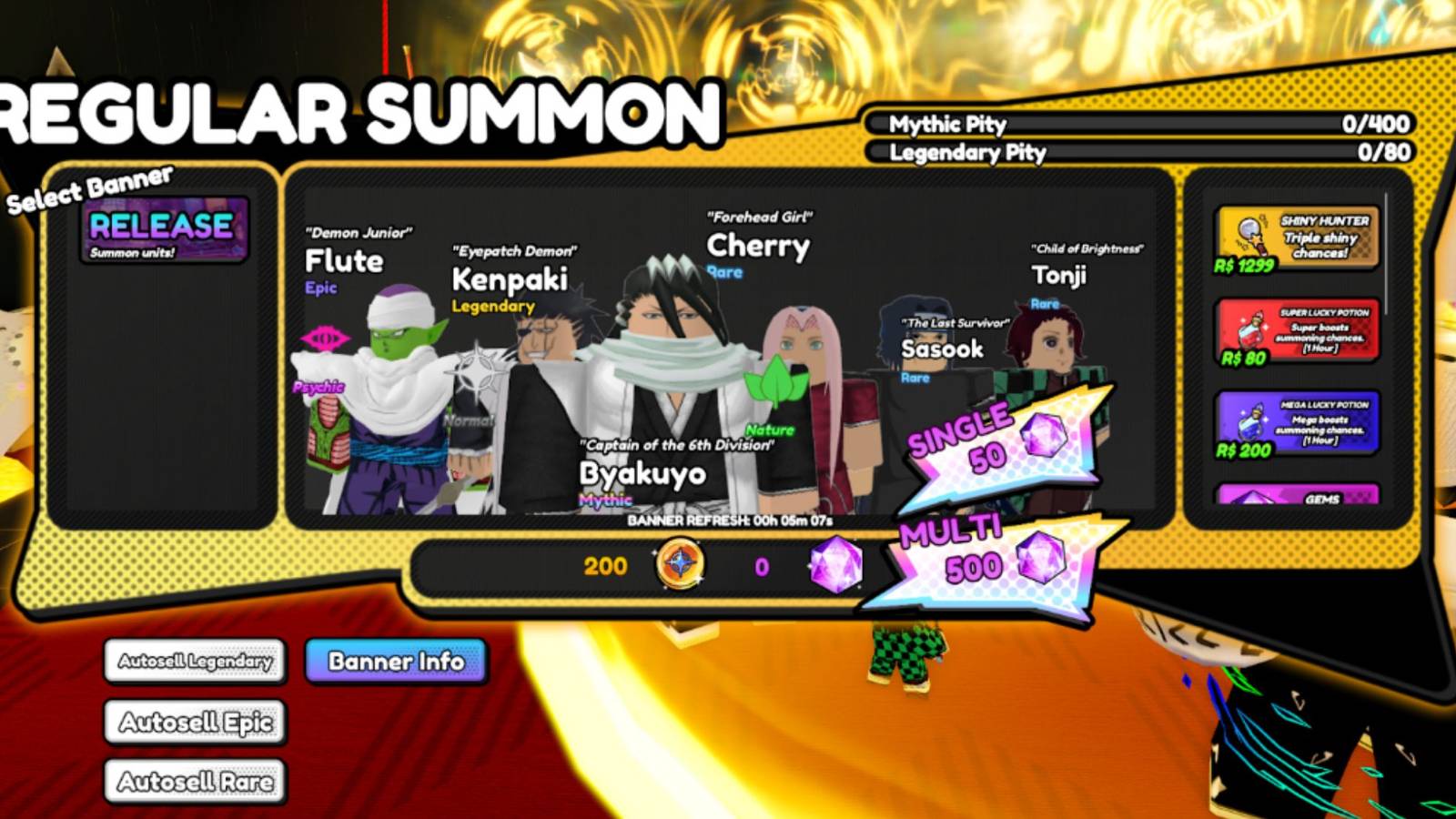Toggle Autosell Epic
This screenshot has width=1456, height=819.
point(194,722)
